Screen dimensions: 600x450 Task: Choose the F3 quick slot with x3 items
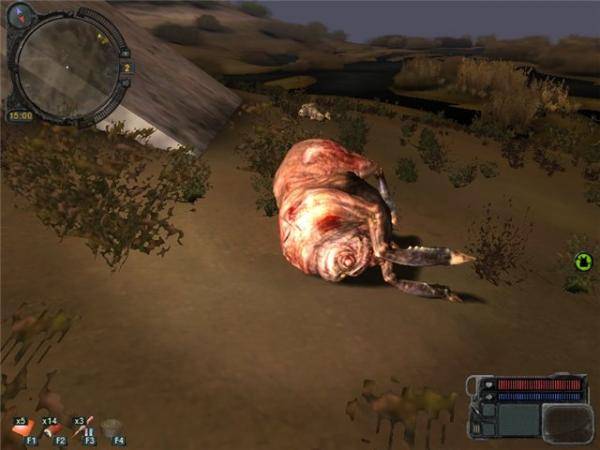point(84,429)
